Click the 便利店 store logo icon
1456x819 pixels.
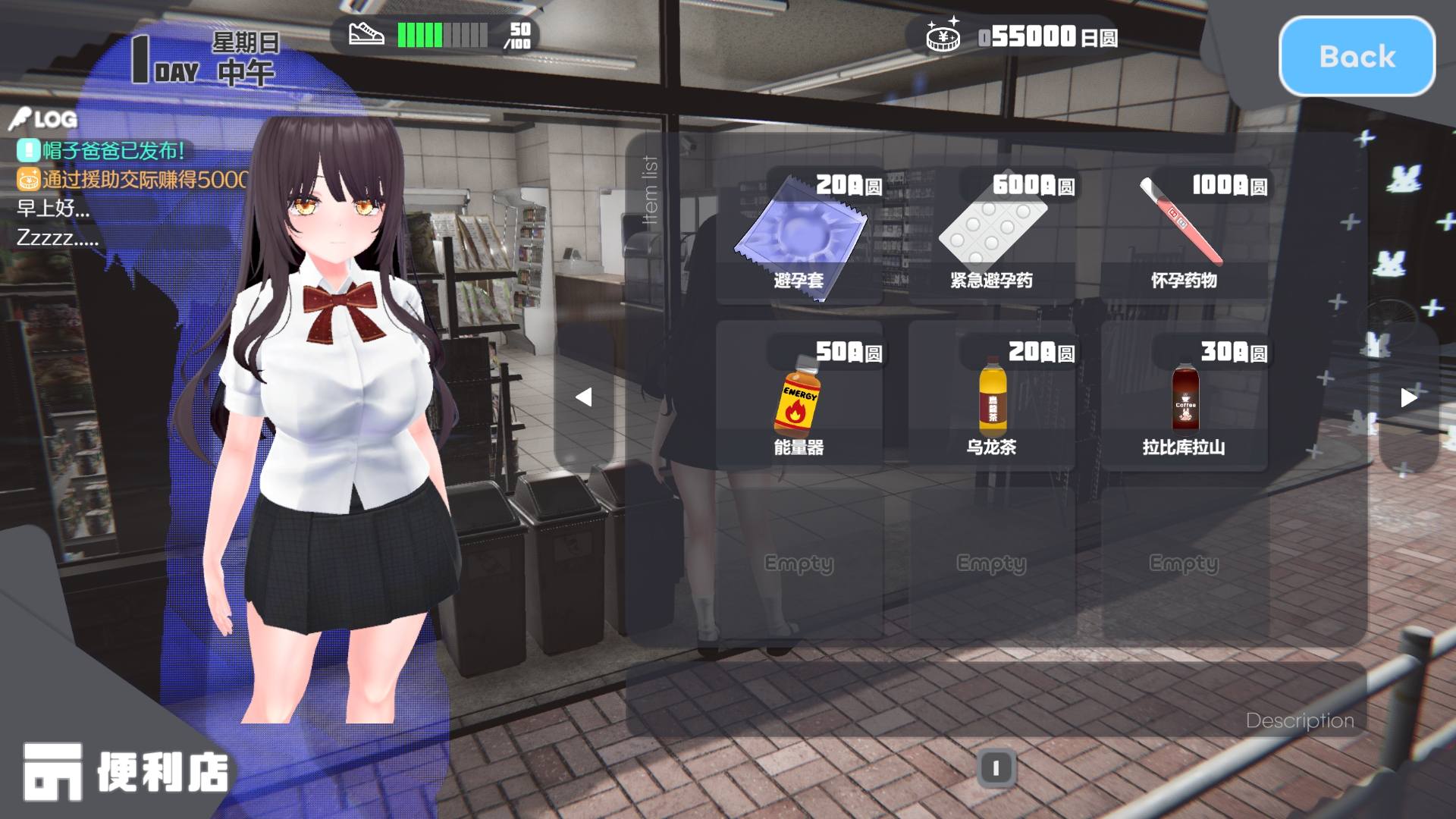pos(55,770)
